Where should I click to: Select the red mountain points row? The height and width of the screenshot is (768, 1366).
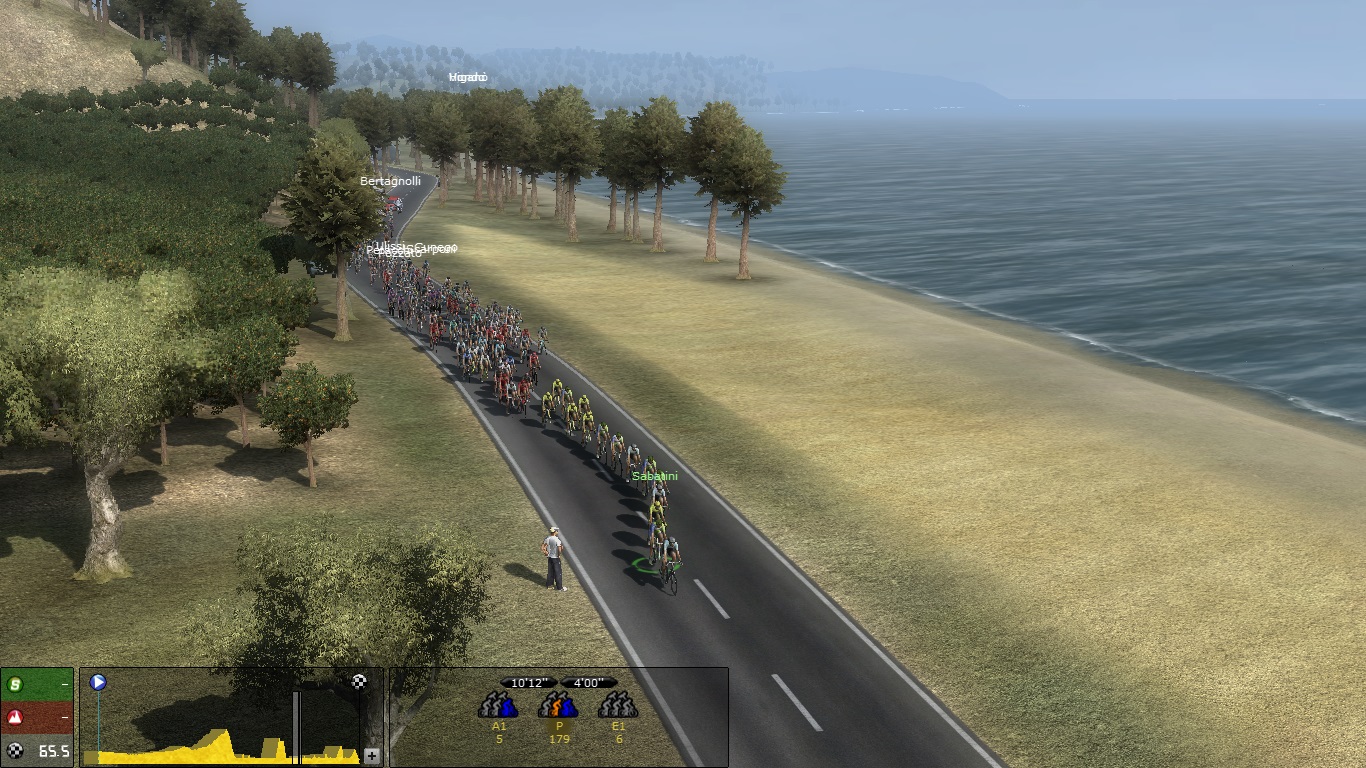(x=37, y=717)
